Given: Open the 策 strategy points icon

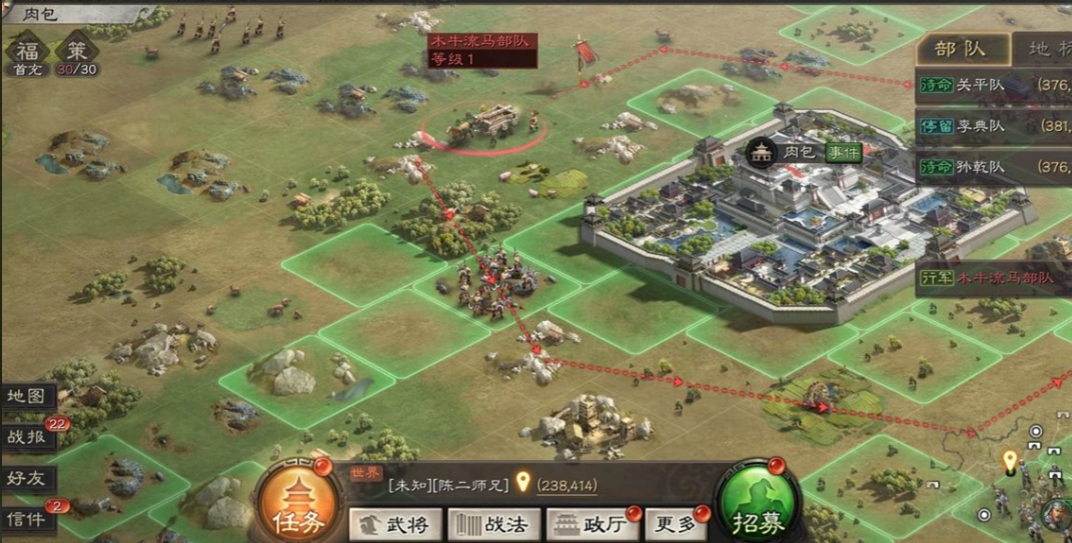Looking at the screenshot, I should (76, 52).
